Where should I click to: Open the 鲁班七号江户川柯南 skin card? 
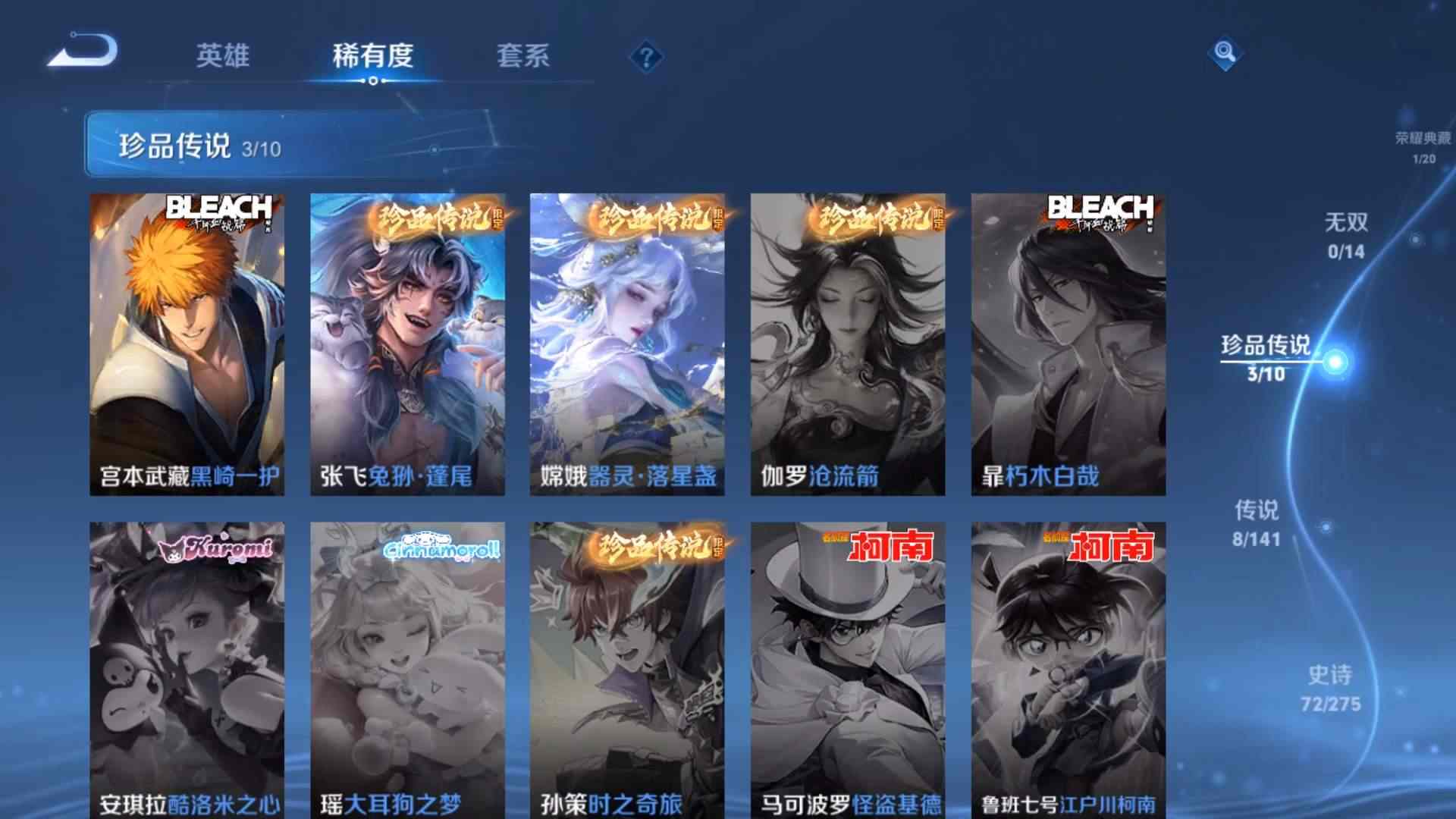coord(1068,667)
